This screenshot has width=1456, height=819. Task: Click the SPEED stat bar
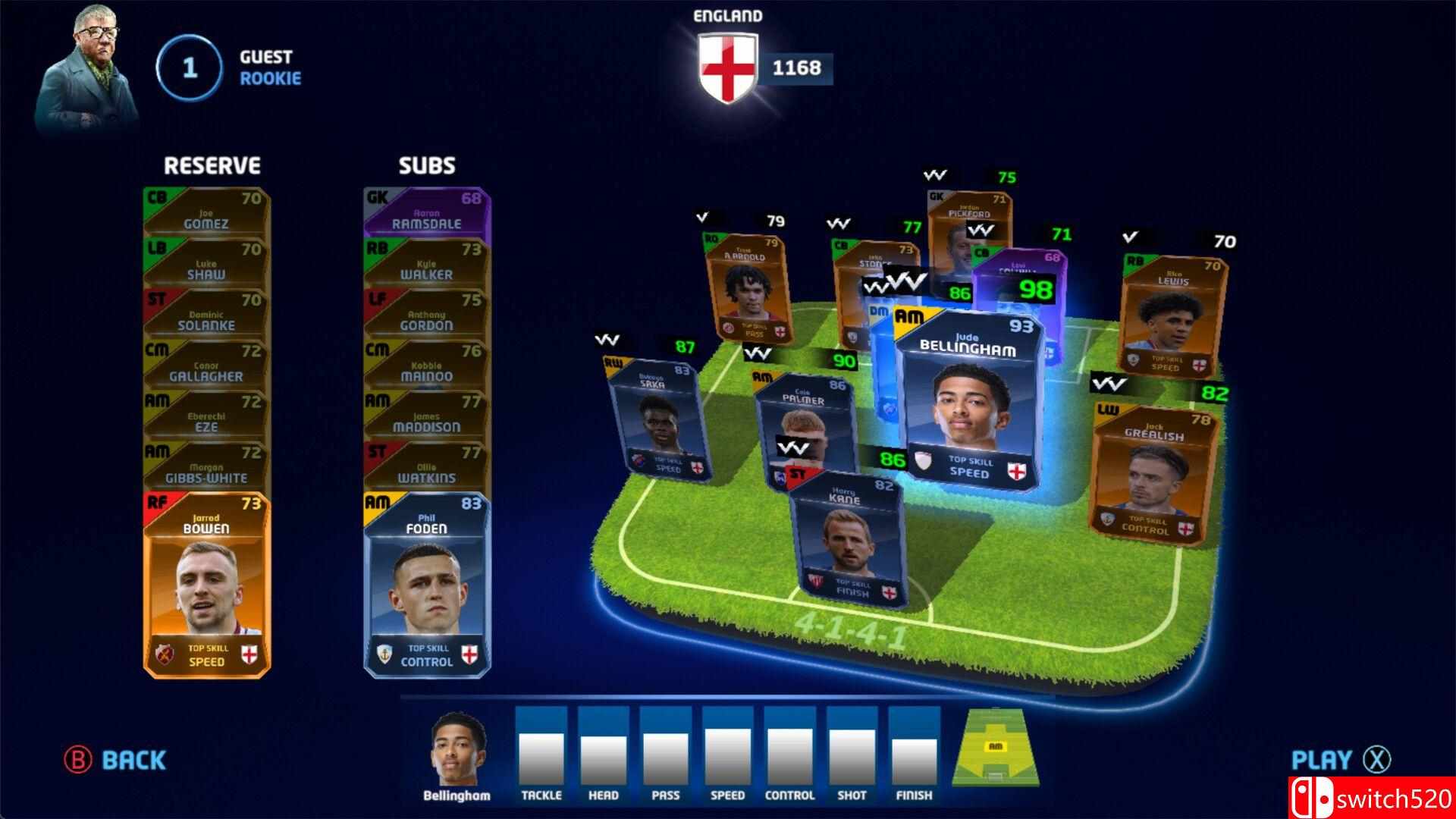[x=728, y=755]
